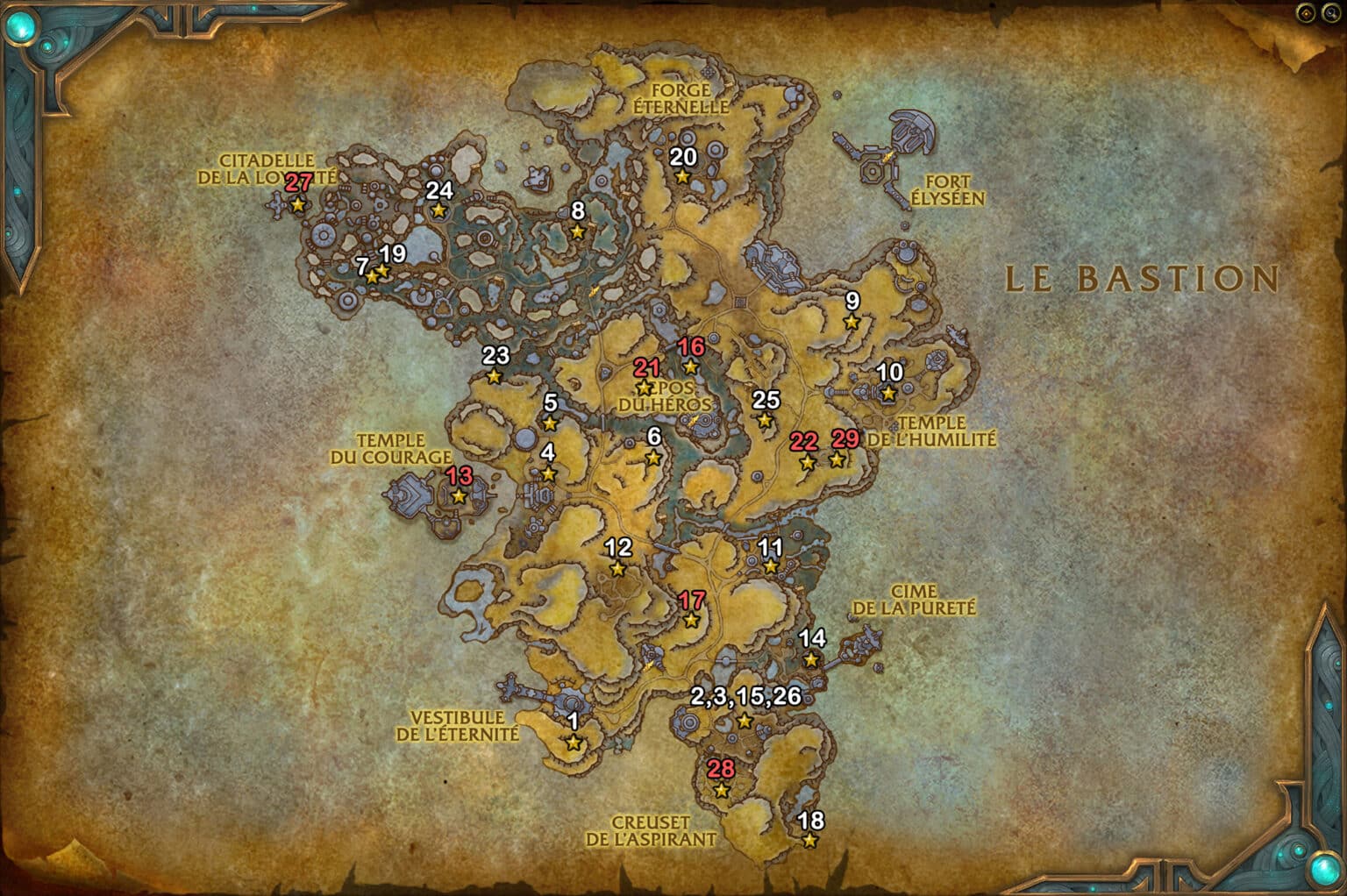Click the star marker numbered 20 below Forge Éternelle

click(x=683, y=175)
